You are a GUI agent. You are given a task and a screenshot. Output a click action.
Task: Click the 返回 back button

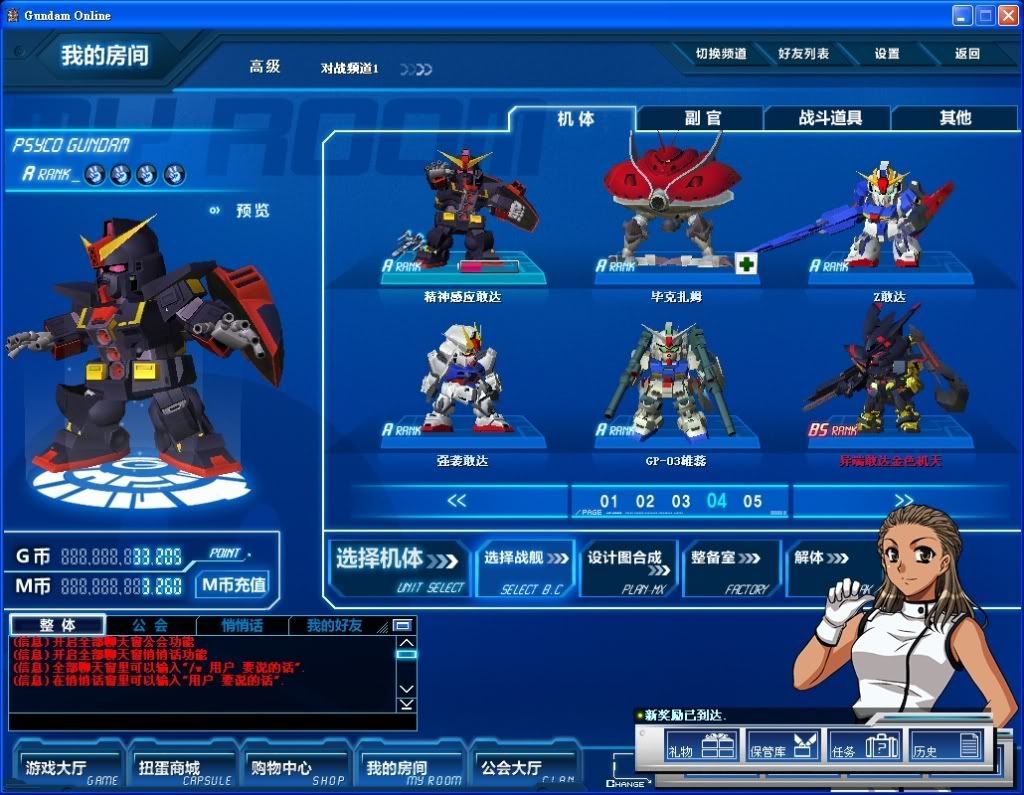pyautogui.click(x=967, y=54)
